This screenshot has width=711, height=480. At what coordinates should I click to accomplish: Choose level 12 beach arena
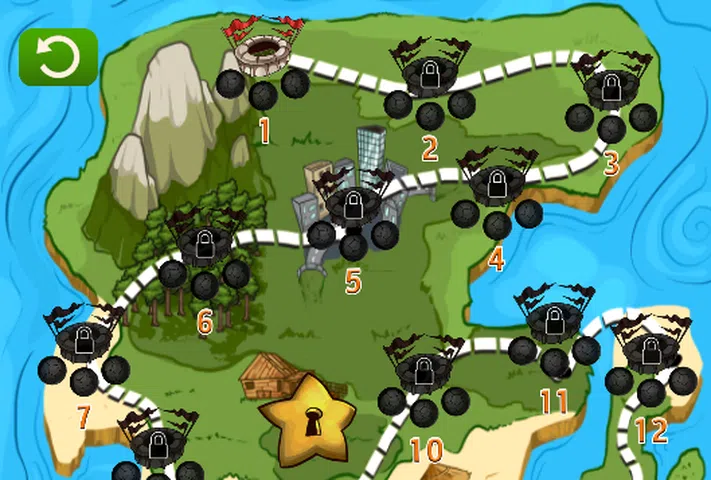651,350
